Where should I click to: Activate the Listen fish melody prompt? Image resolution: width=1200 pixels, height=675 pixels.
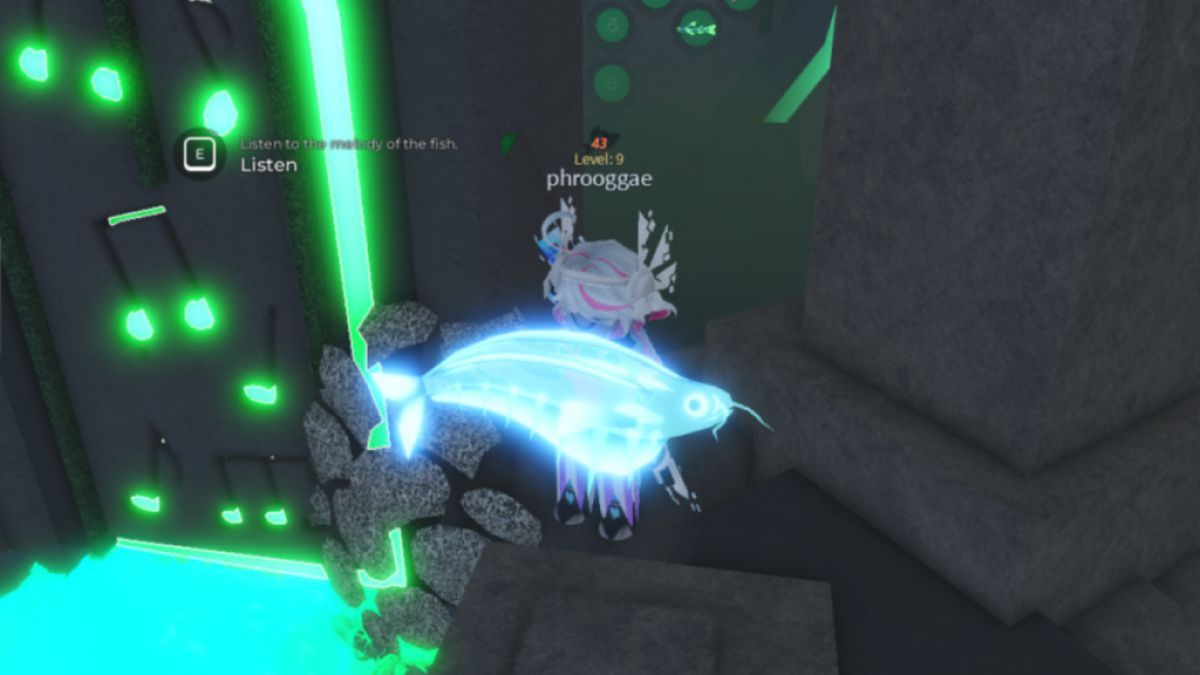[x=203, y=155]
